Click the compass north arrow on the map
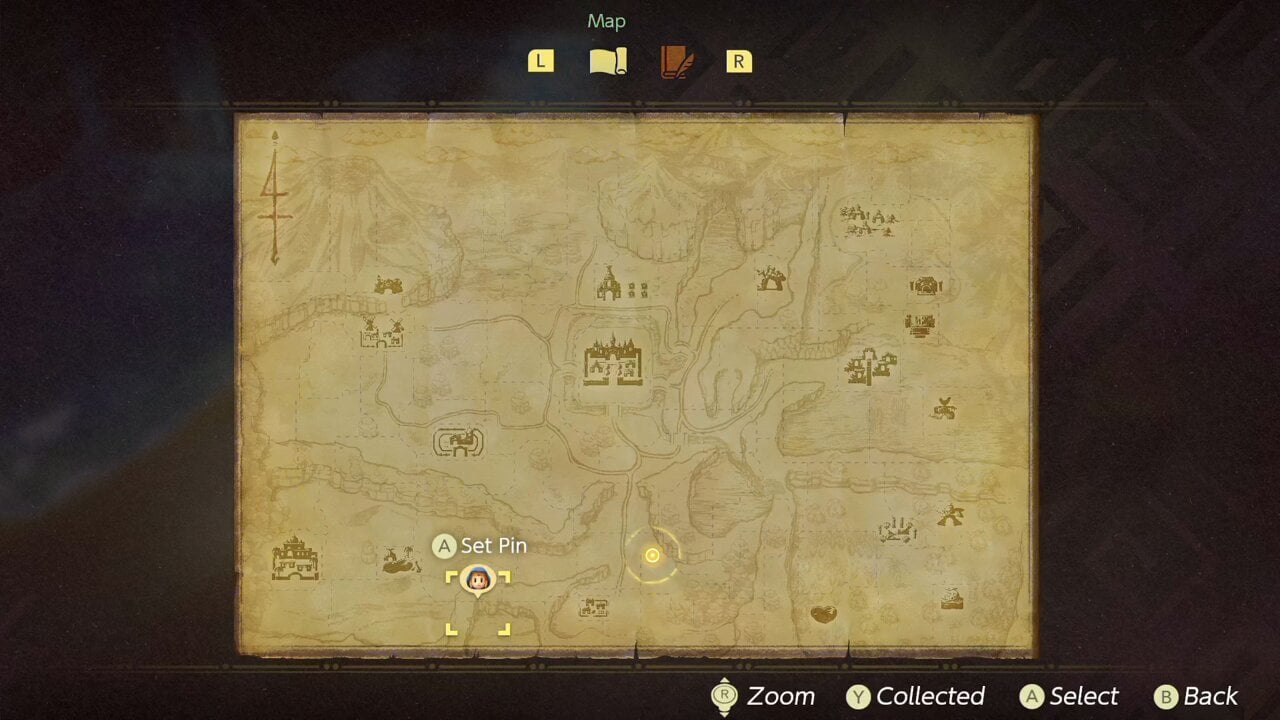The height and width of the screenshot is (720, 1280). tap(274, 195)
